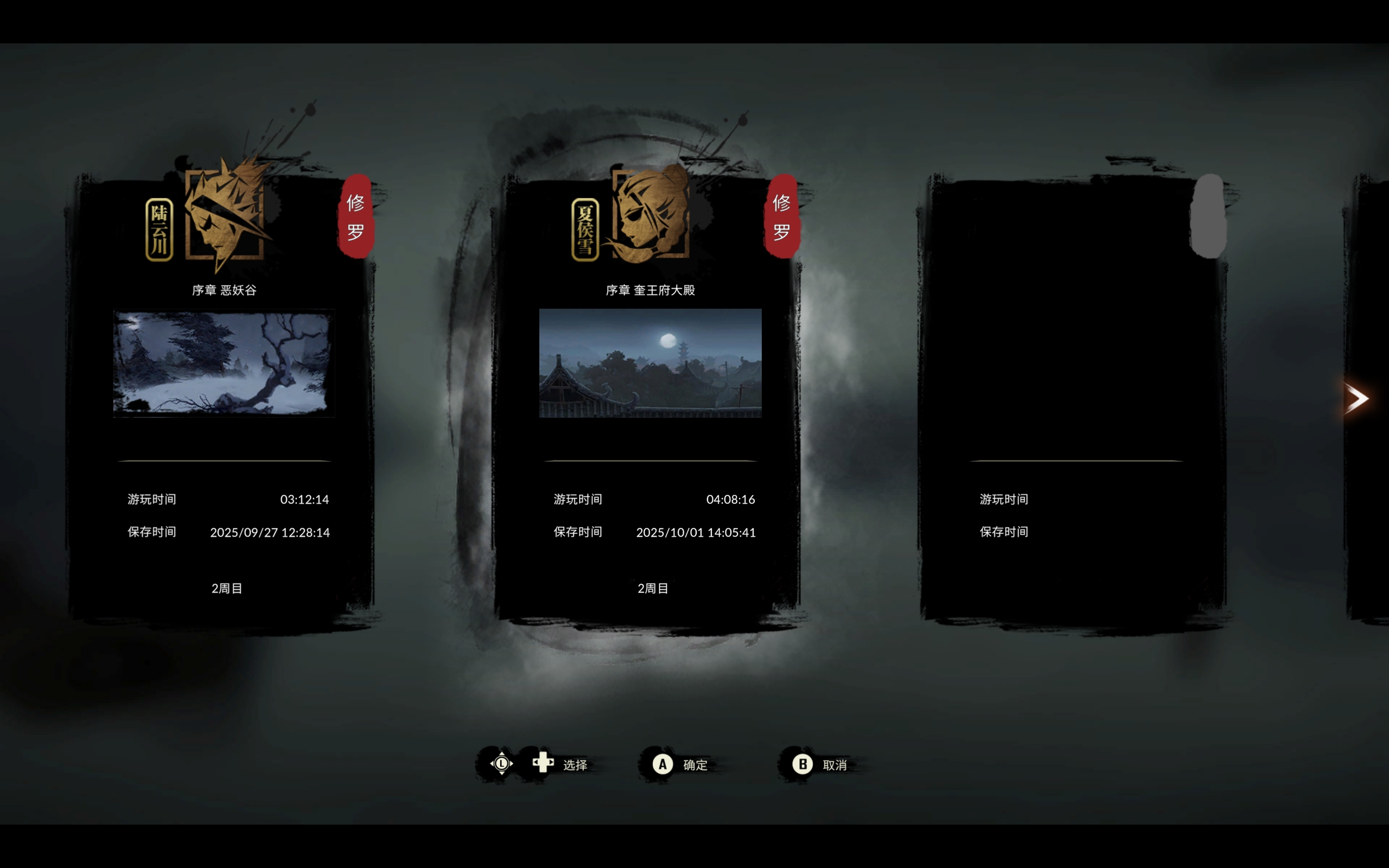Show next page with right arrow

coord(1357,398)
